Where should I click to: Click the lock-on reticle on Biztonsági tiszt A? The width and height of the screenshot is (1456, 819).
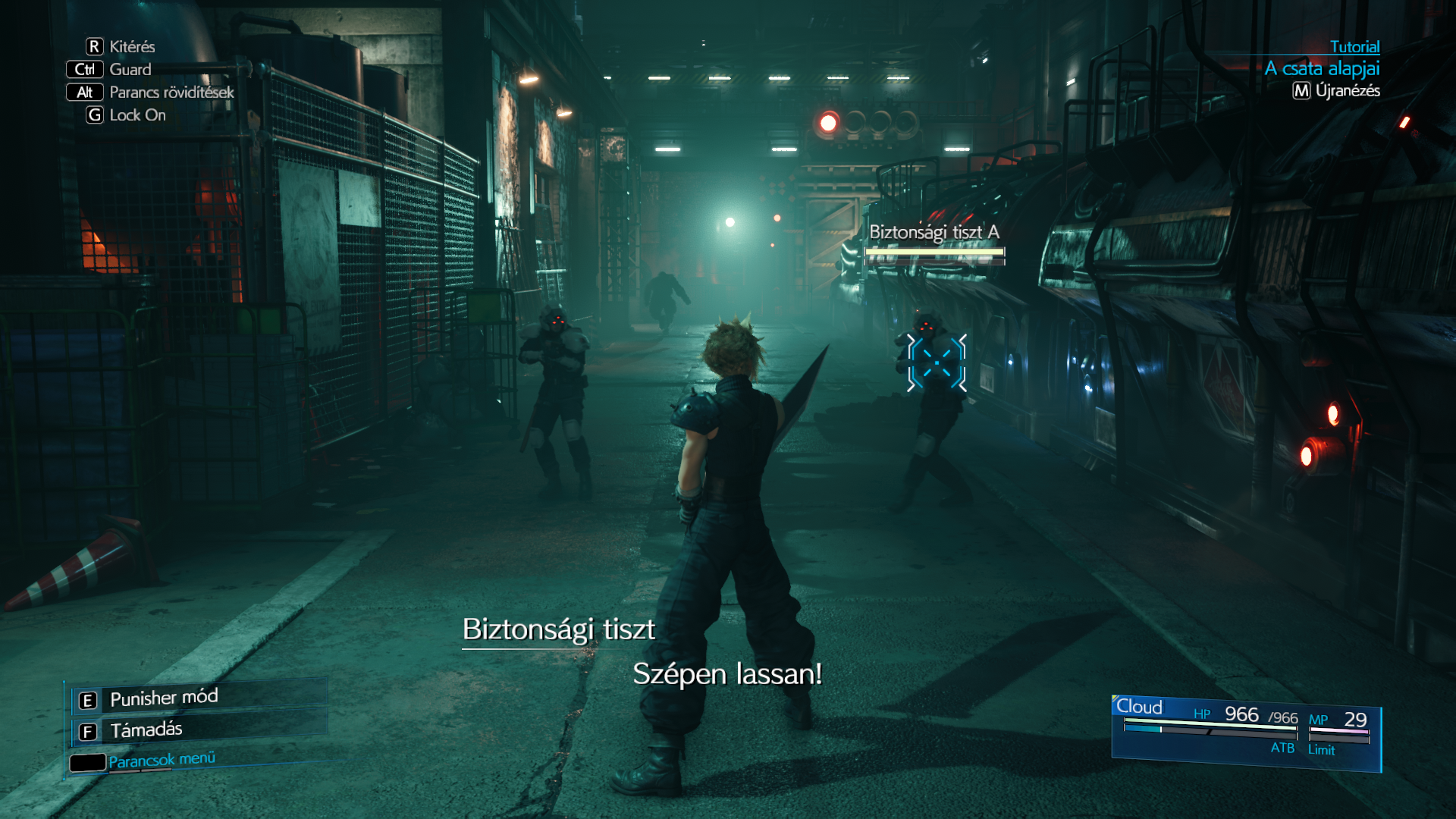(x=937, y=363)
